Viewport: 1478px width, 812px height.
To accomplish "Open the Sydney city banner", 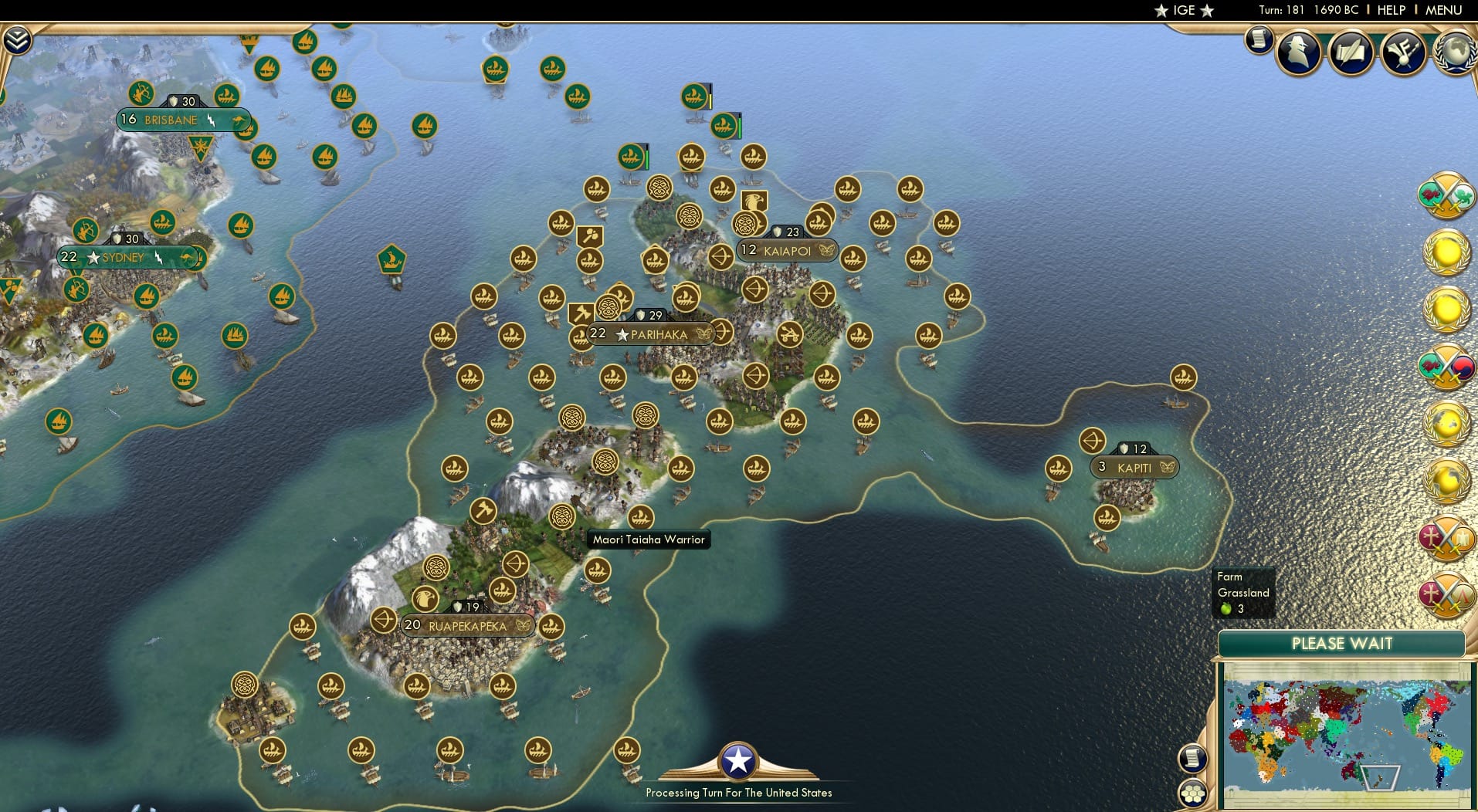I will (124, 257).
